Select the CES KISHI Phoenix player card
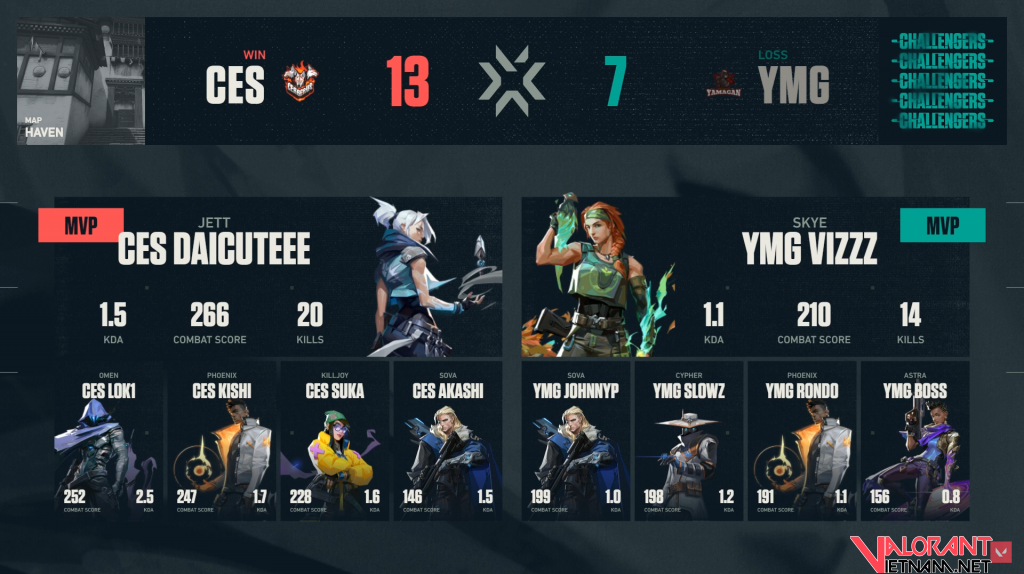The width and height of the screenshot is (1024, 574). pyautogui.click(x=221, y=442)
